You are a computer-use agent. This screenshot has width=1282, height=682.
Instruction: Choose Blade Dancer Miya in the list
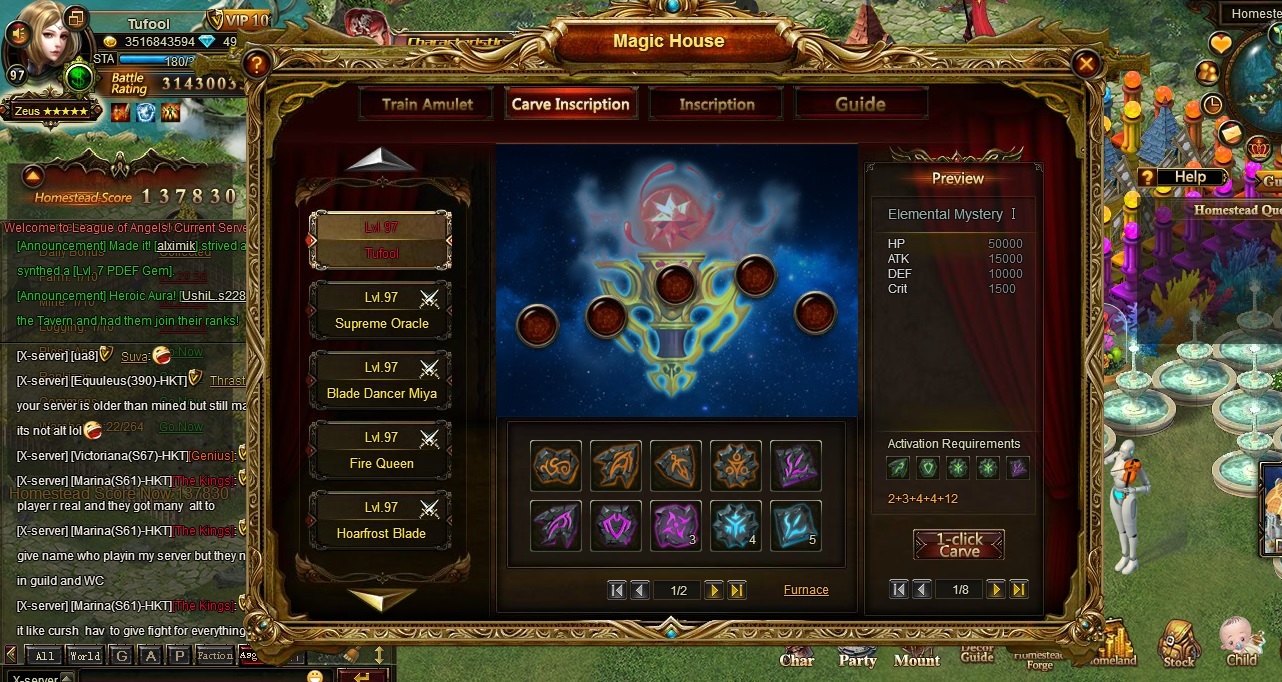(381, 380)
